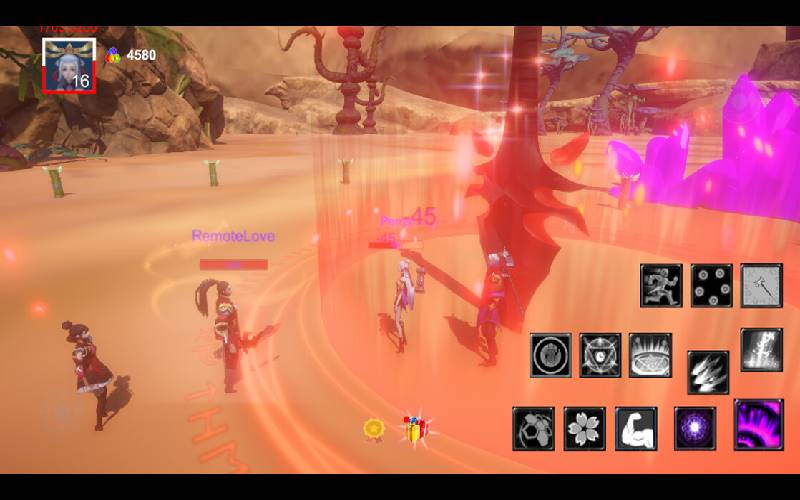The width and height of the screenshot is (800, 500).
Task: Select the magic wand skill icon
Action: (761, 285)
